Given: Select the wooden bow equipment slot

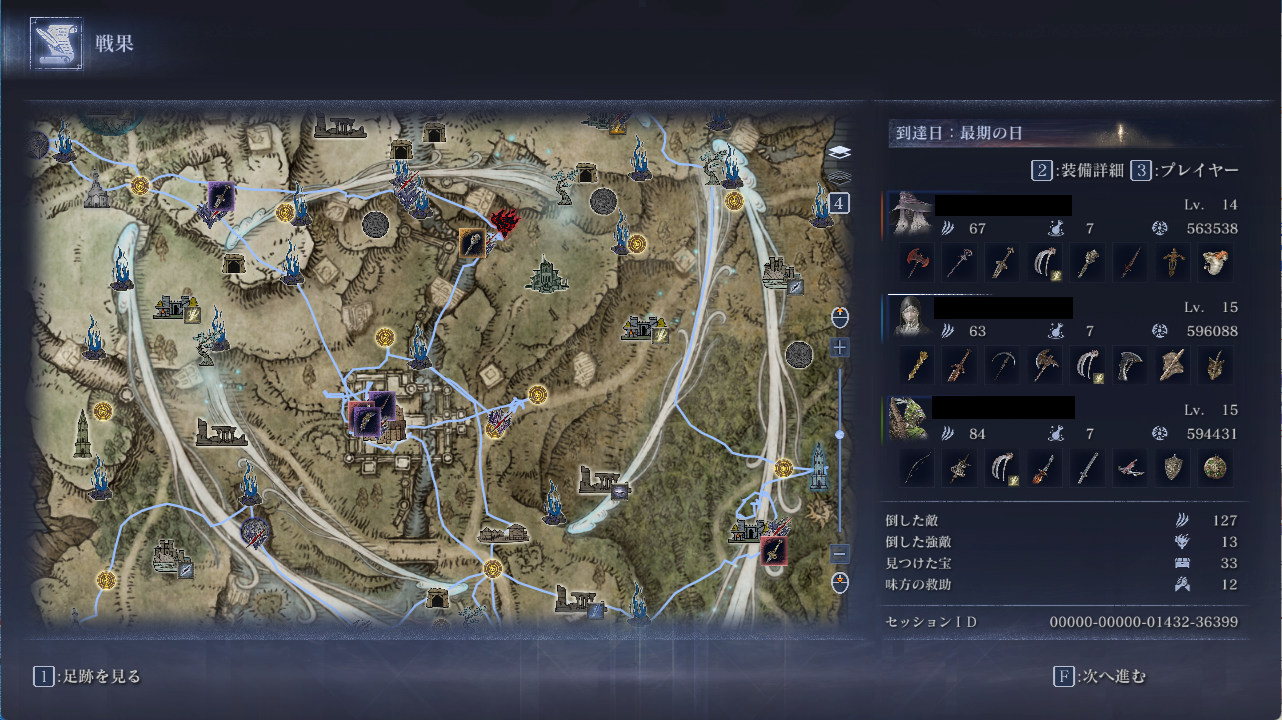Looking at the screenshot, I should (916, 467).
